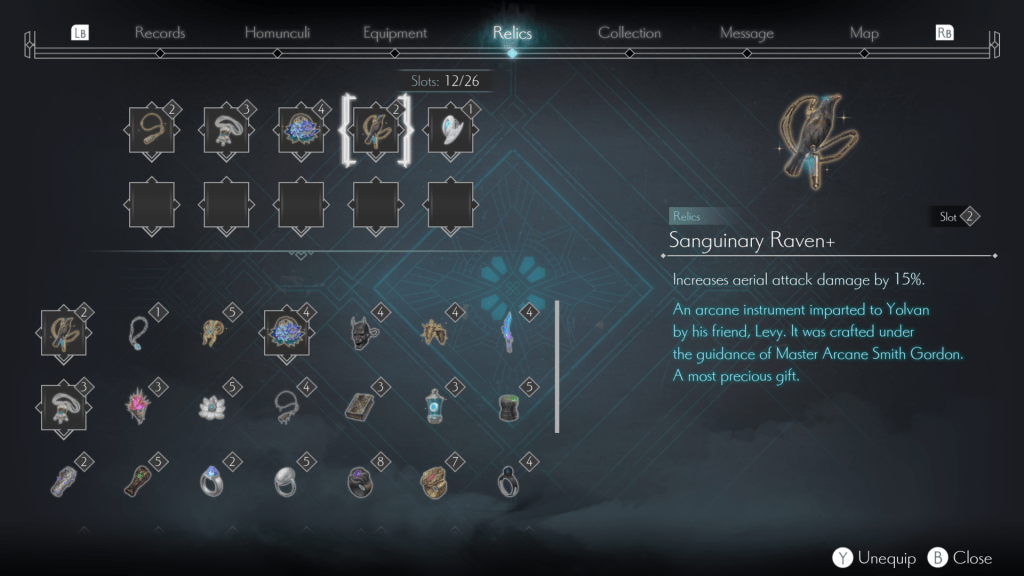Viewport: 1024px width, 576px height.
Task: Select the pink crystal flower relic
Action: pyautogui.click(x=139, y=406)
